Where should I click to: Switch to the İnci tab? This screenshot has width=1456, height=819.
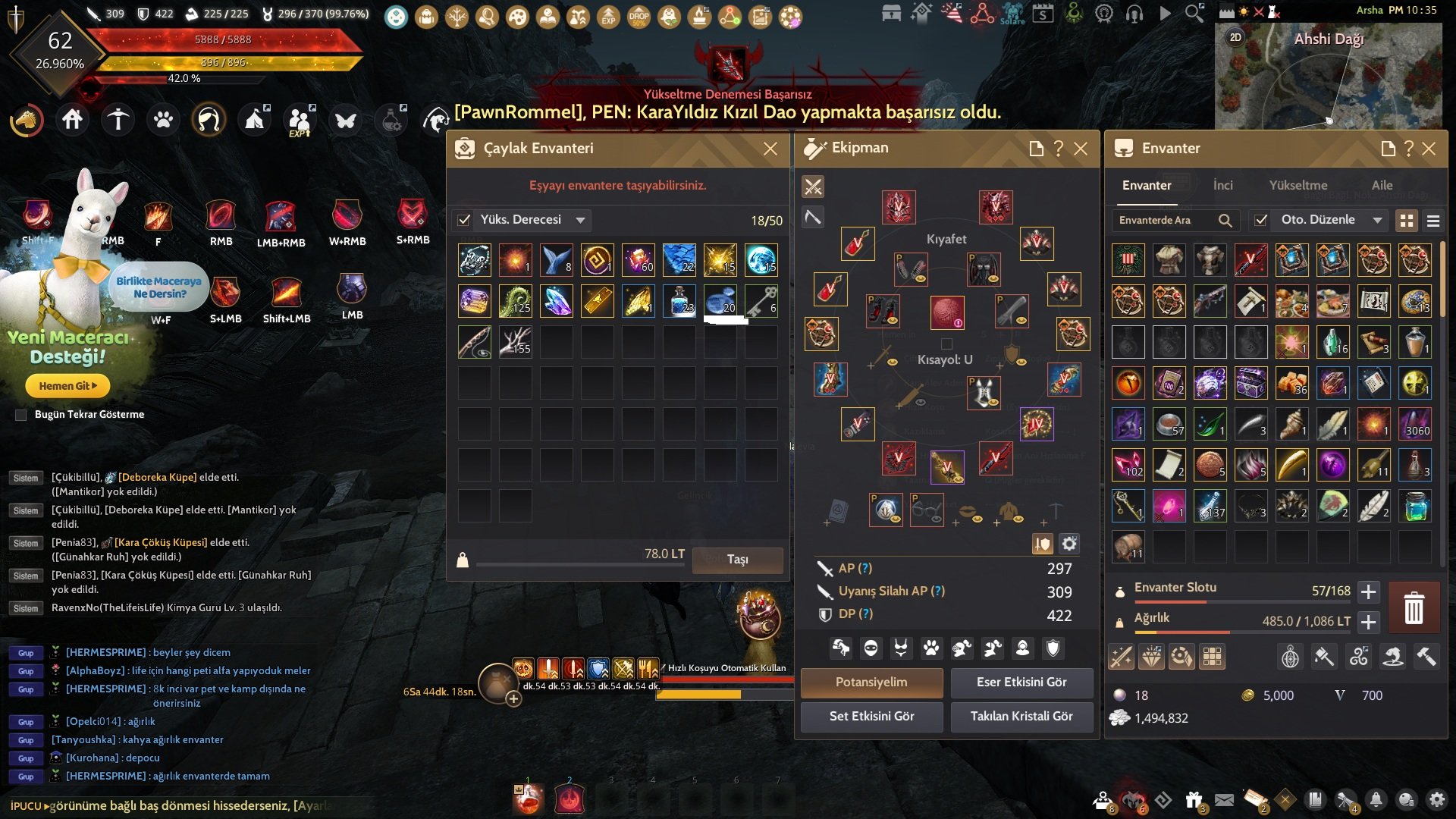click(x=1222, y=186)
